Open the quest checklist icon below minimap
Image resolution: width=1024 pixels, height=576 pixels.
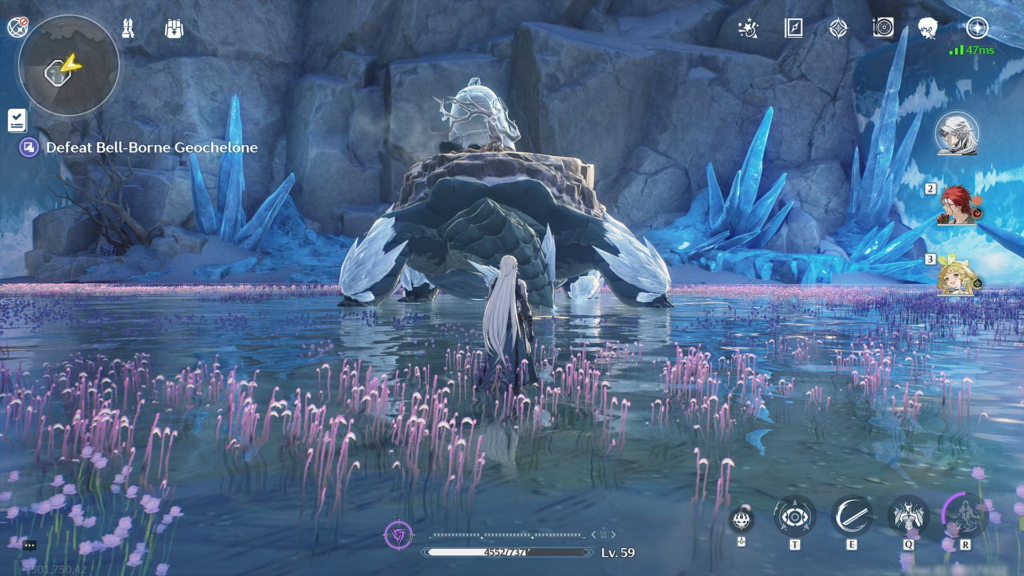(x=17, y=120)
